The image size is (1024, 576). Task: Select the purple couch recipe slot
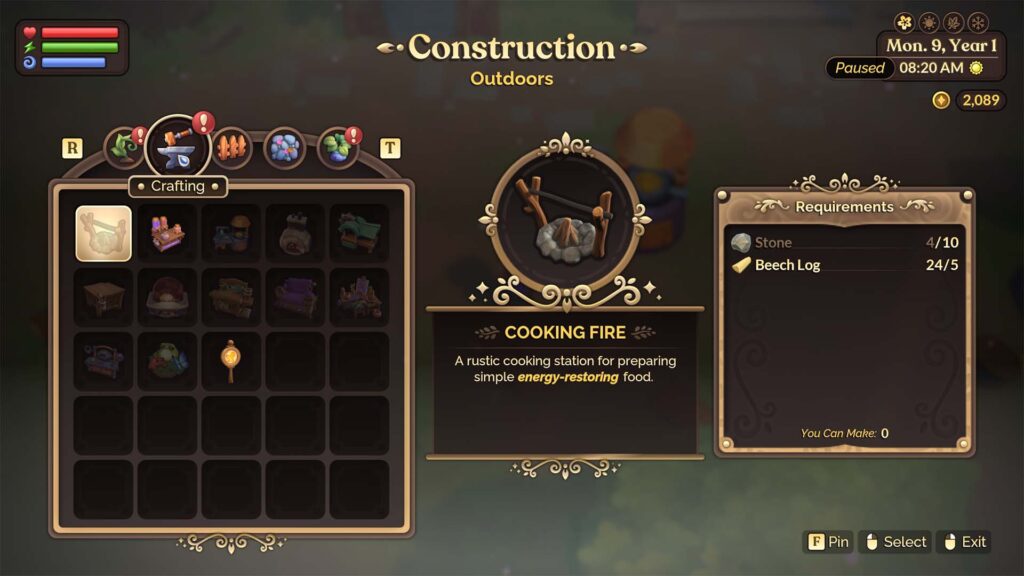(x=295, y=297)
